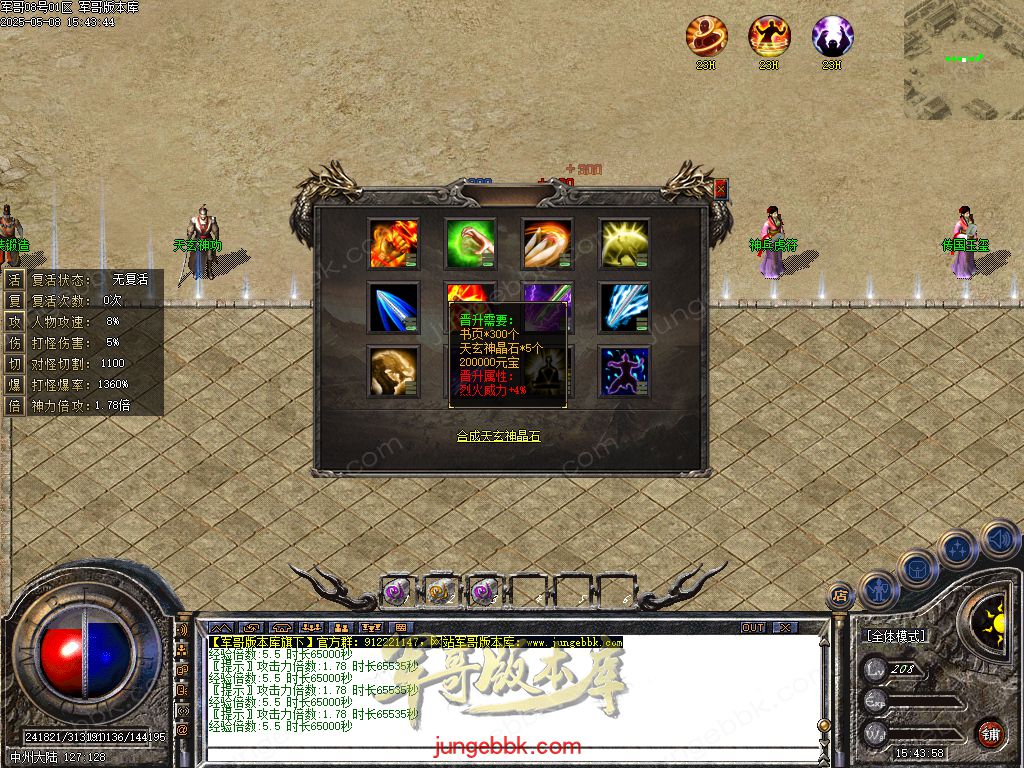The image size is (1024, 768).
Task: Select the flaming fist skill icon
Action: click(393, 243)
